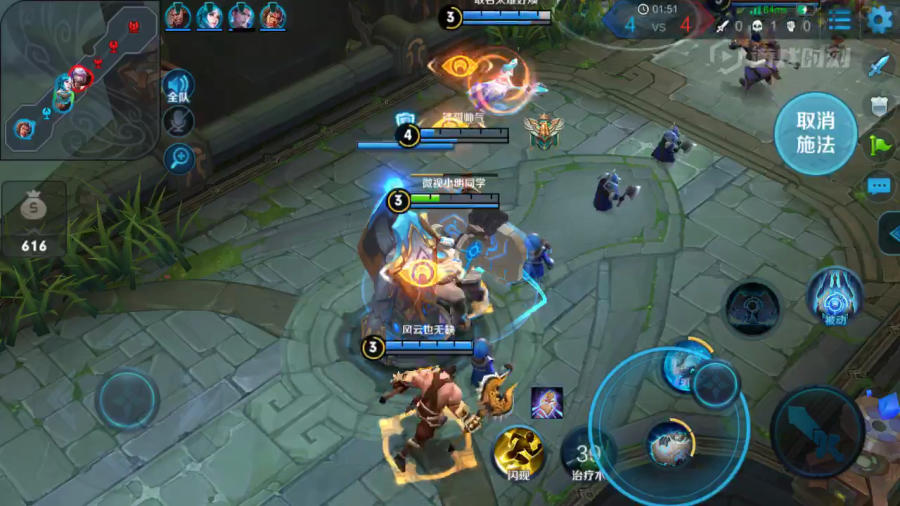Open the quick chat bubble
Viewport: 900px width, 506px height.
pos(878,186)
